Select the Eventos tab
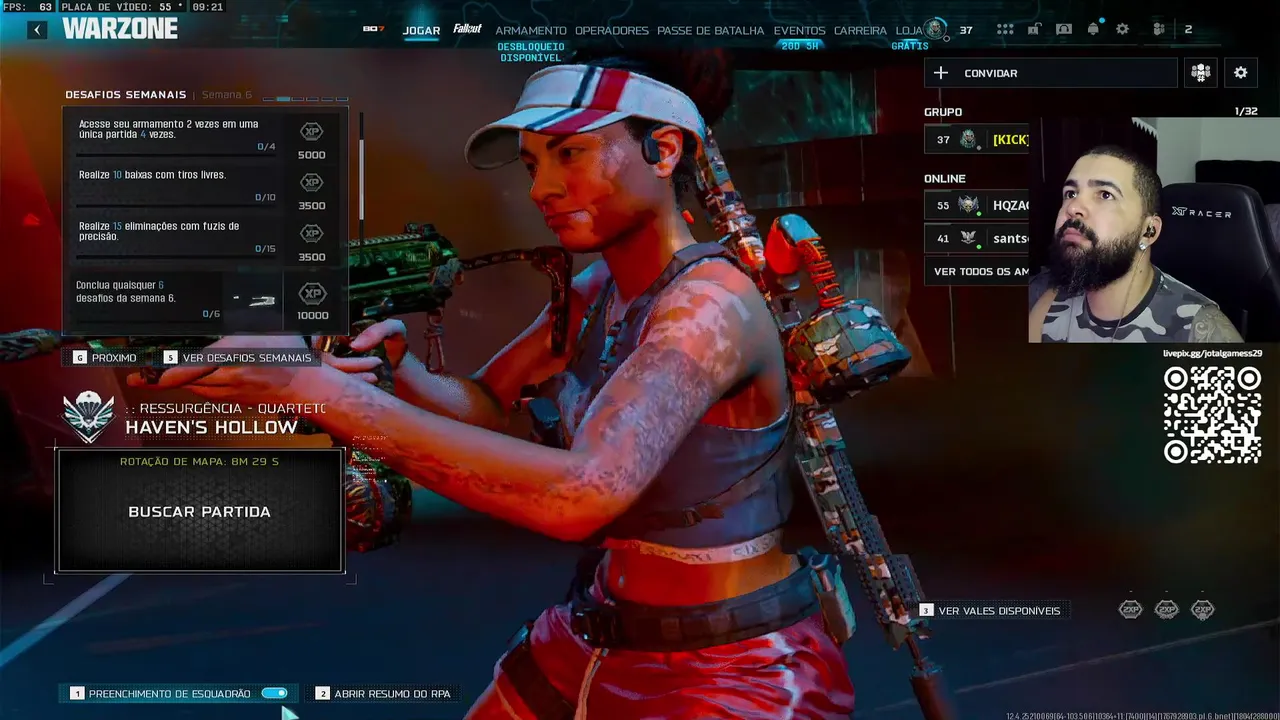Viewport: 1280px width, 720px height. pyautogui.click(x=799, y=31)
